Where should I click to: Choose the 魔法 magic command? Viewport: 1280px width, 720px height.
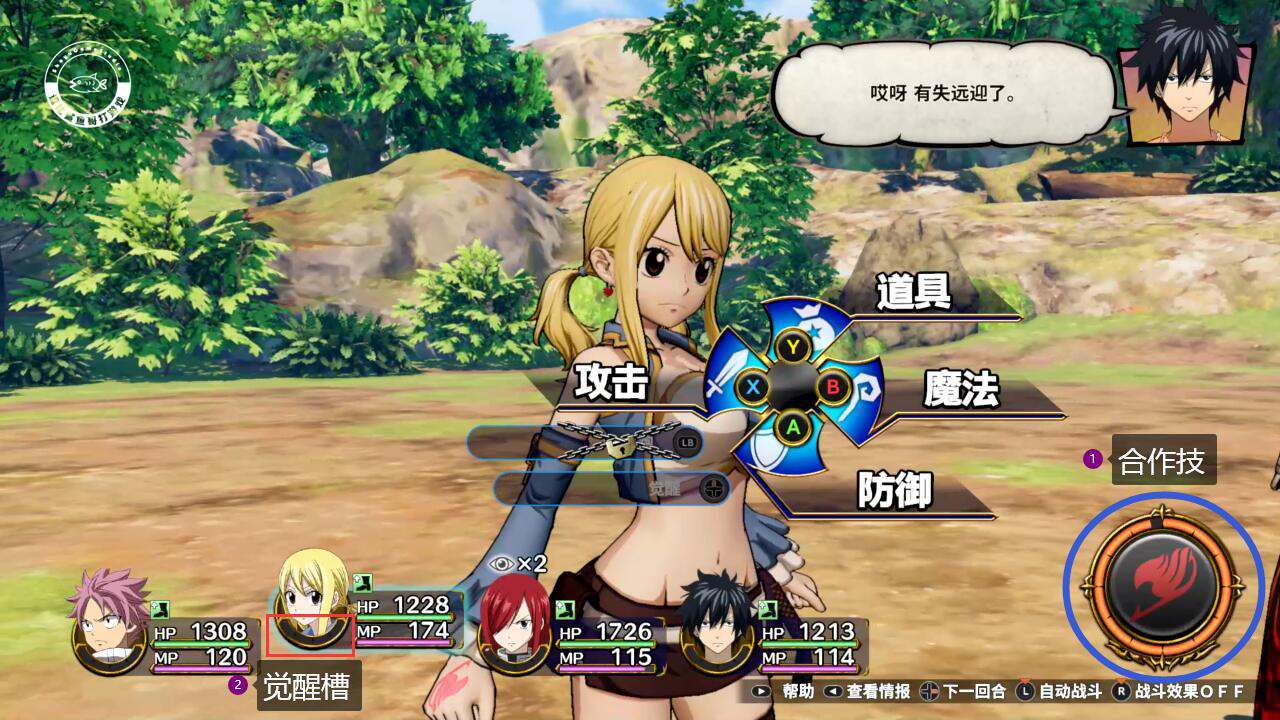coord(961,390)
